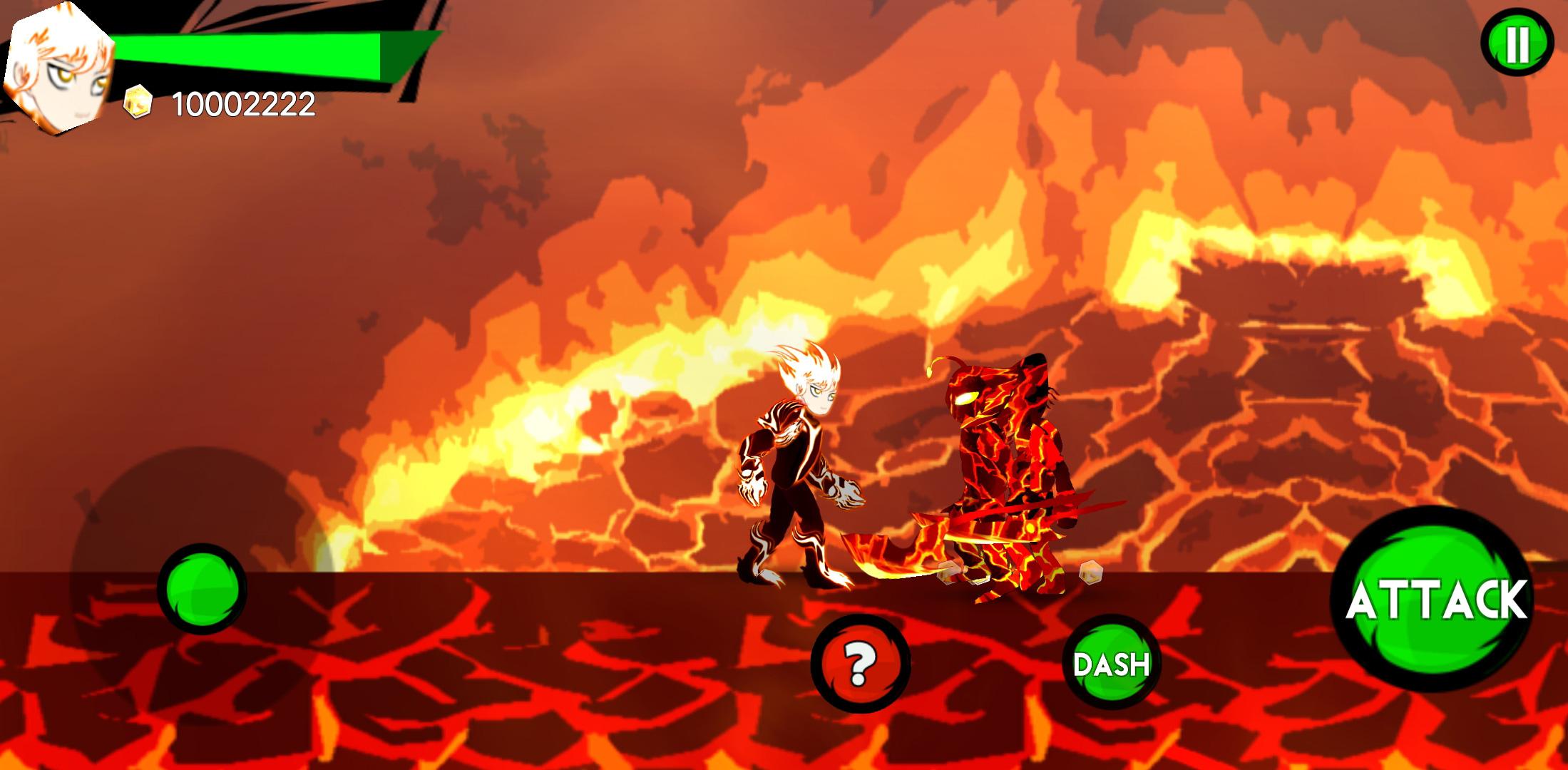
Task: Pause the game with the top-right button
Action: (x=1517, y=44)
